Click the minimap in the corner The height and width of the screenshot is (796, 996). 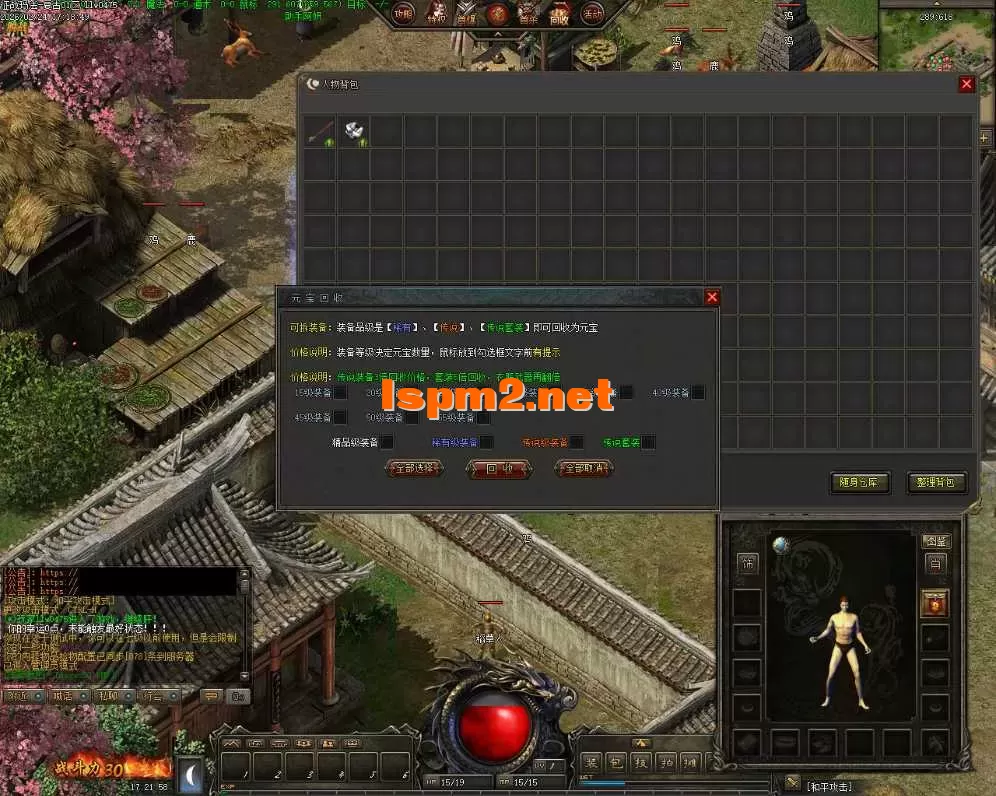click(x=936, y=42)
